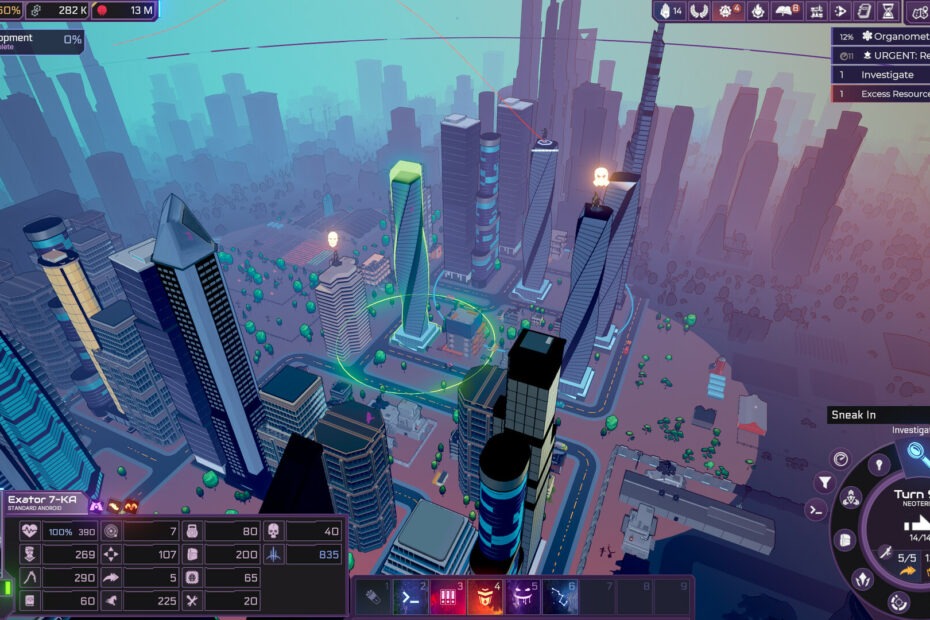The width and height of the screenshot is (930, 620).
Task: Select hotbar slot 6 constellation ability
Action: click(x=560, y=597)
